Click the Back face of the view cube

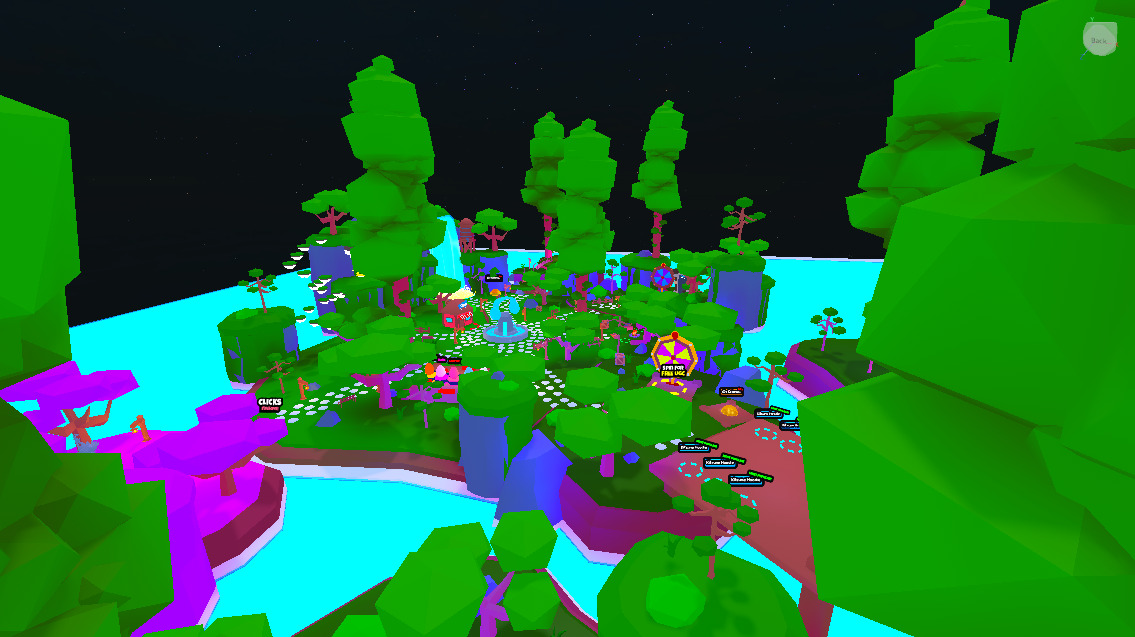tap(1099, 40)
